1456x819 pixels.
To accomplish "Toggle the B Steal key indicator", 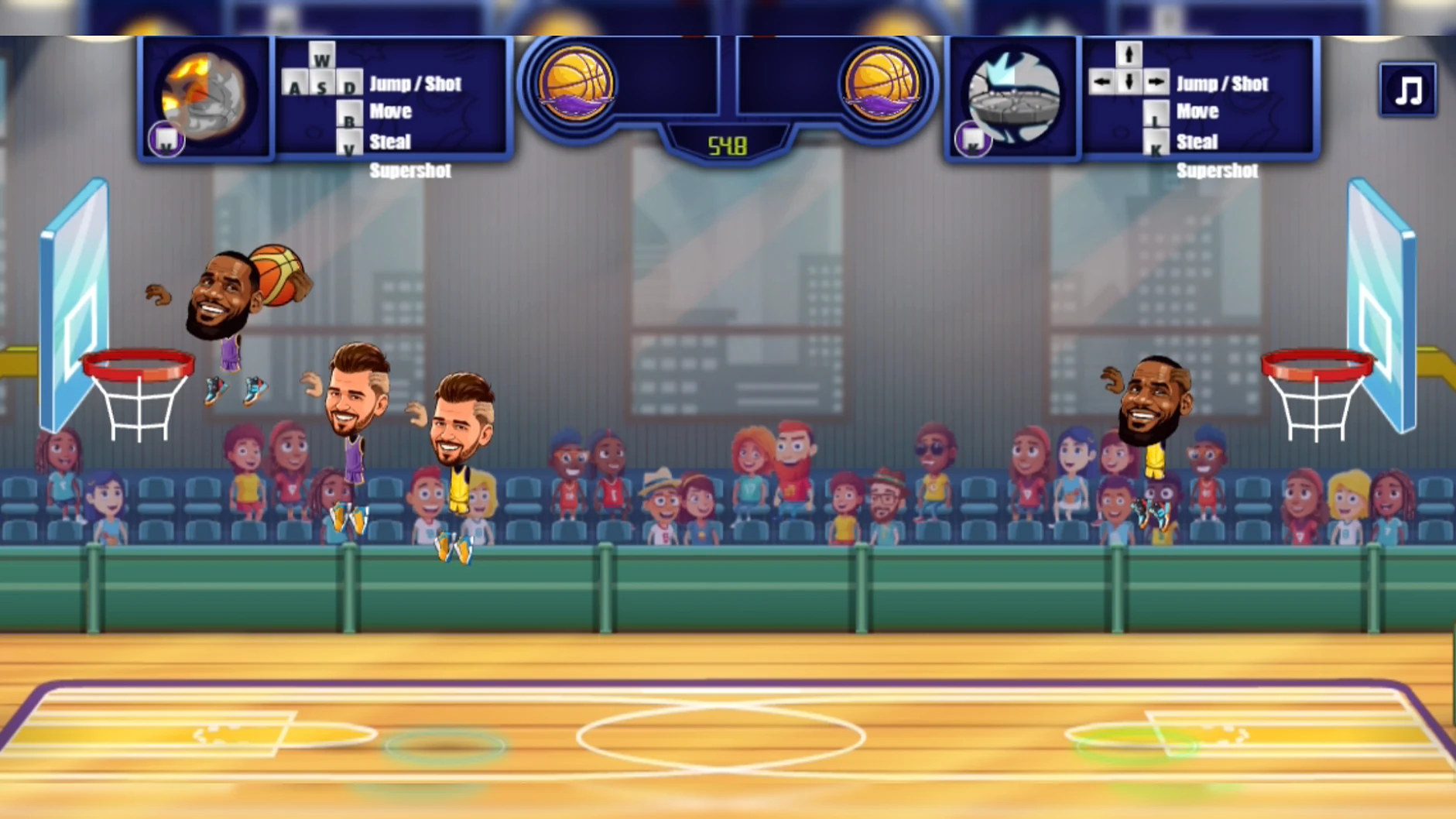I will tap(350, 112).
